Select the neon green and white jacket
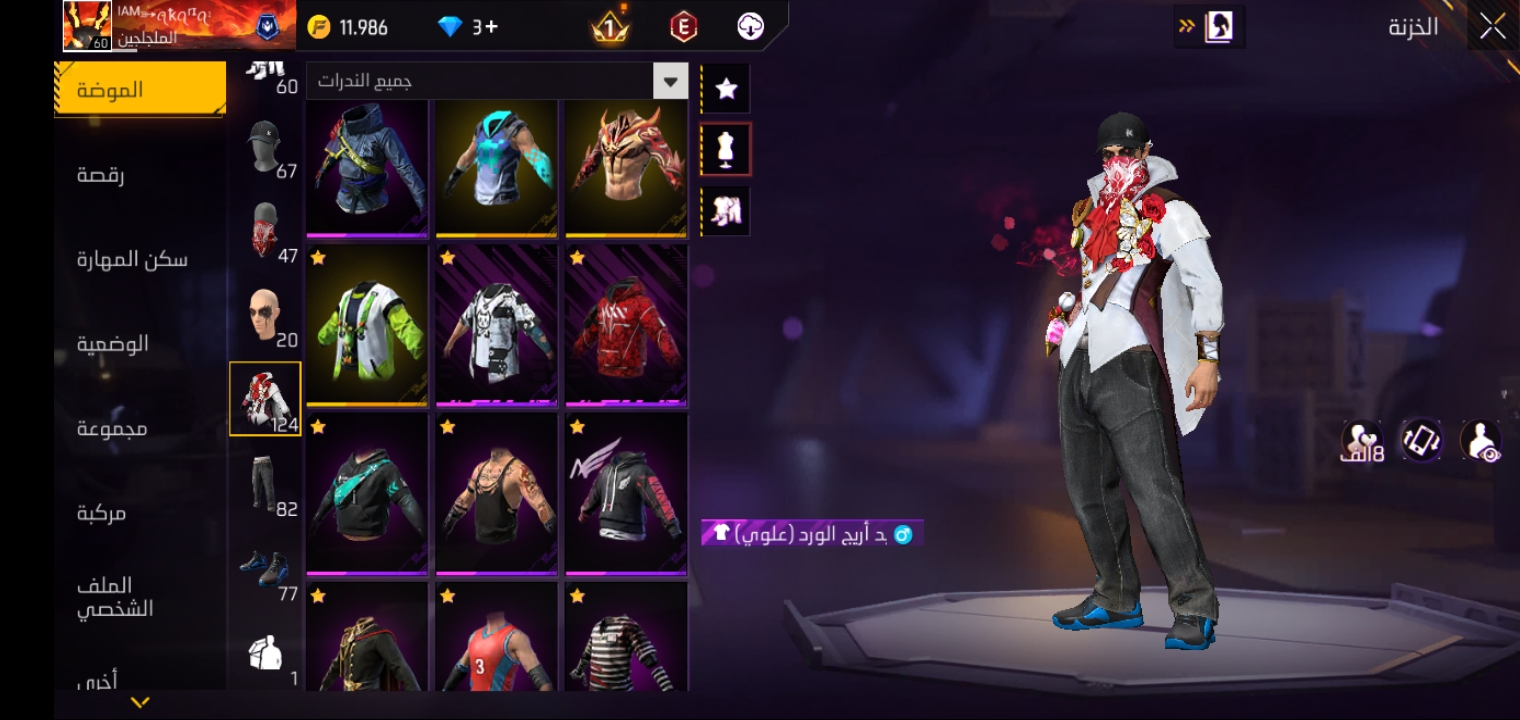The image size is (1520, 720). [x=367, y=325]
